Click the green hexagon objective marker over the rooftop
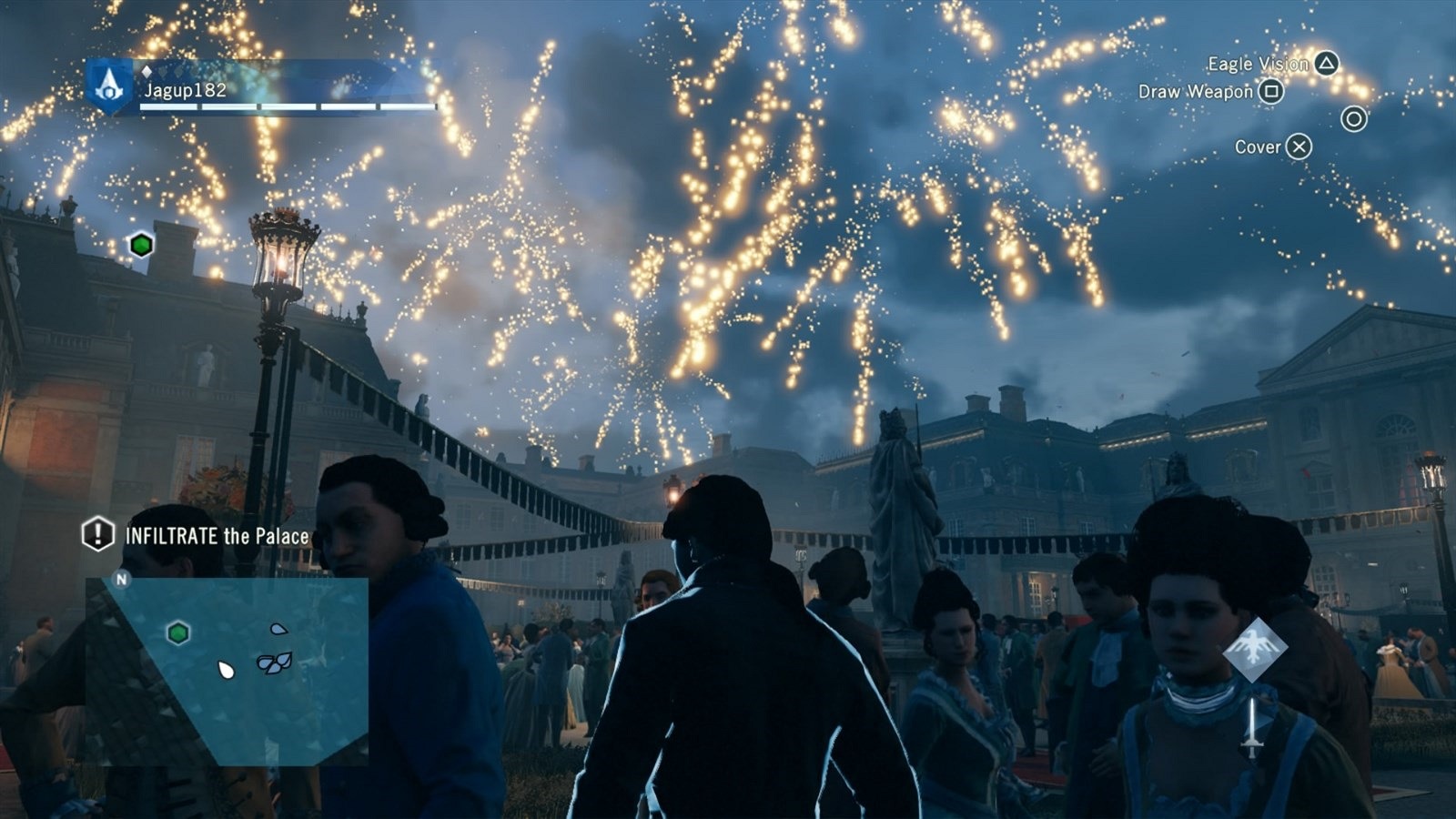 click(140, 245)
